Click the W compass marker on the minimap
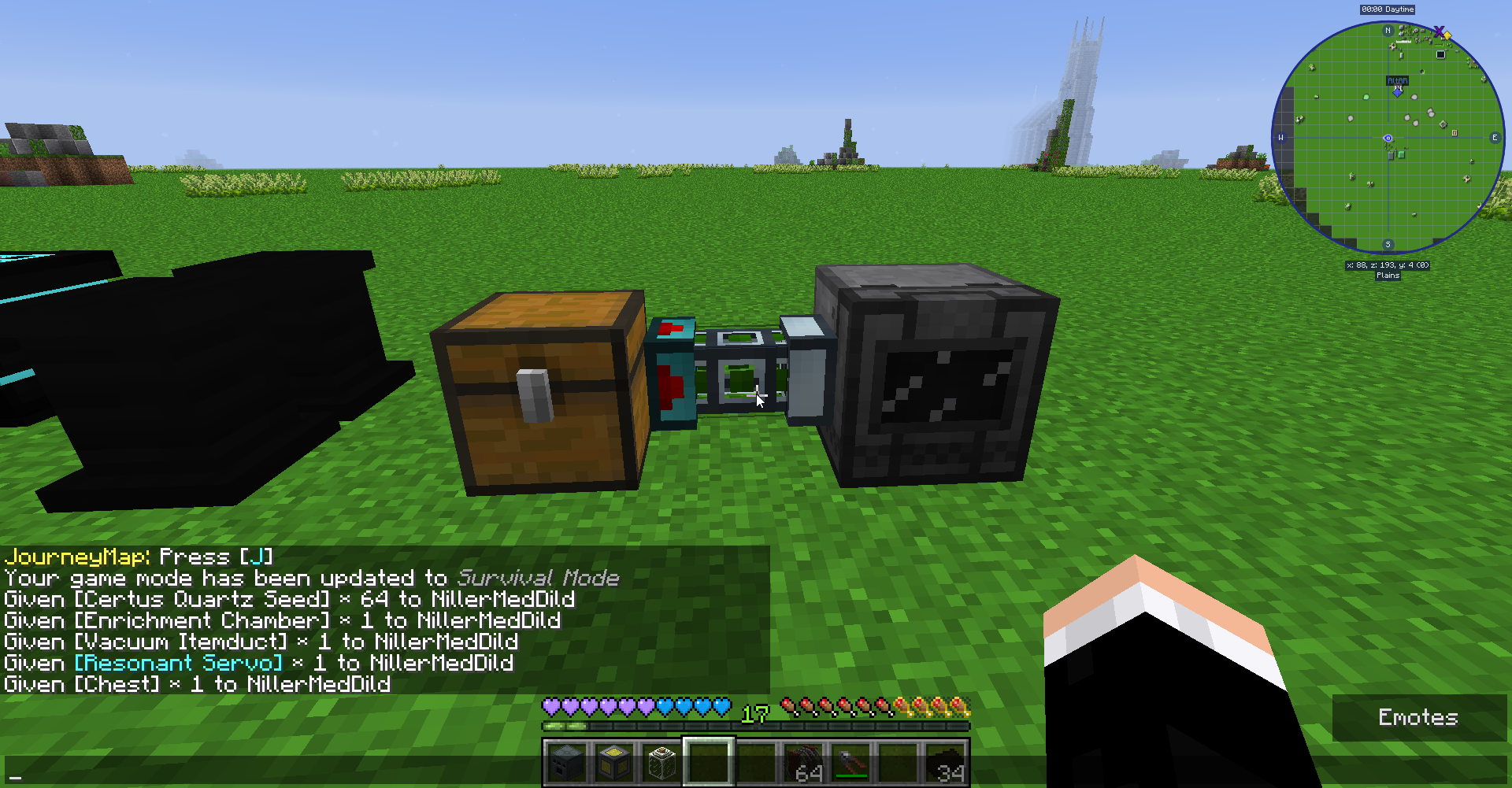 coord(1280,138)
